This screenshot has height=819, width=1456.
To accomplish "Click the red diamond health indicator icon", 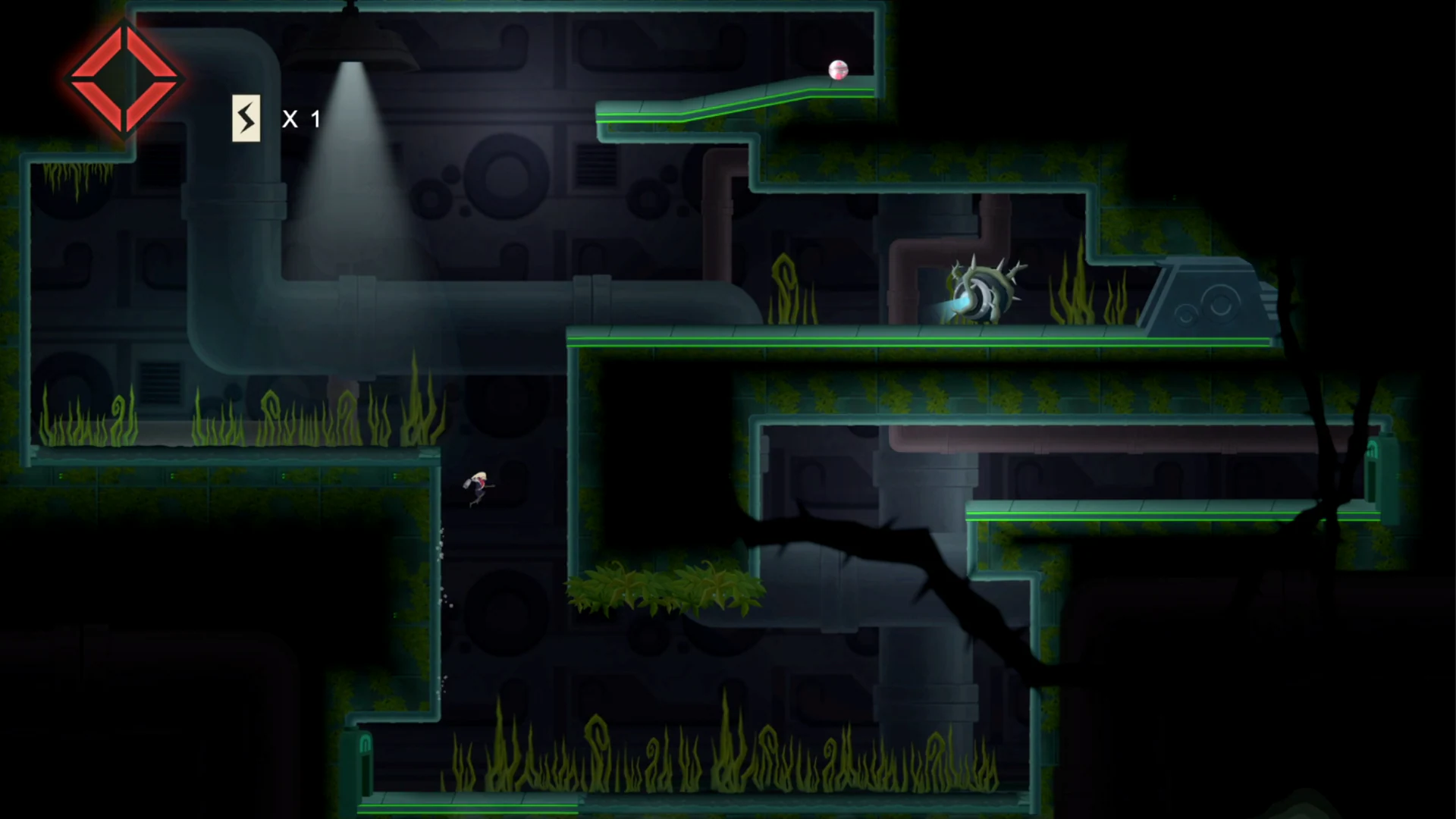I will [125, 78].
